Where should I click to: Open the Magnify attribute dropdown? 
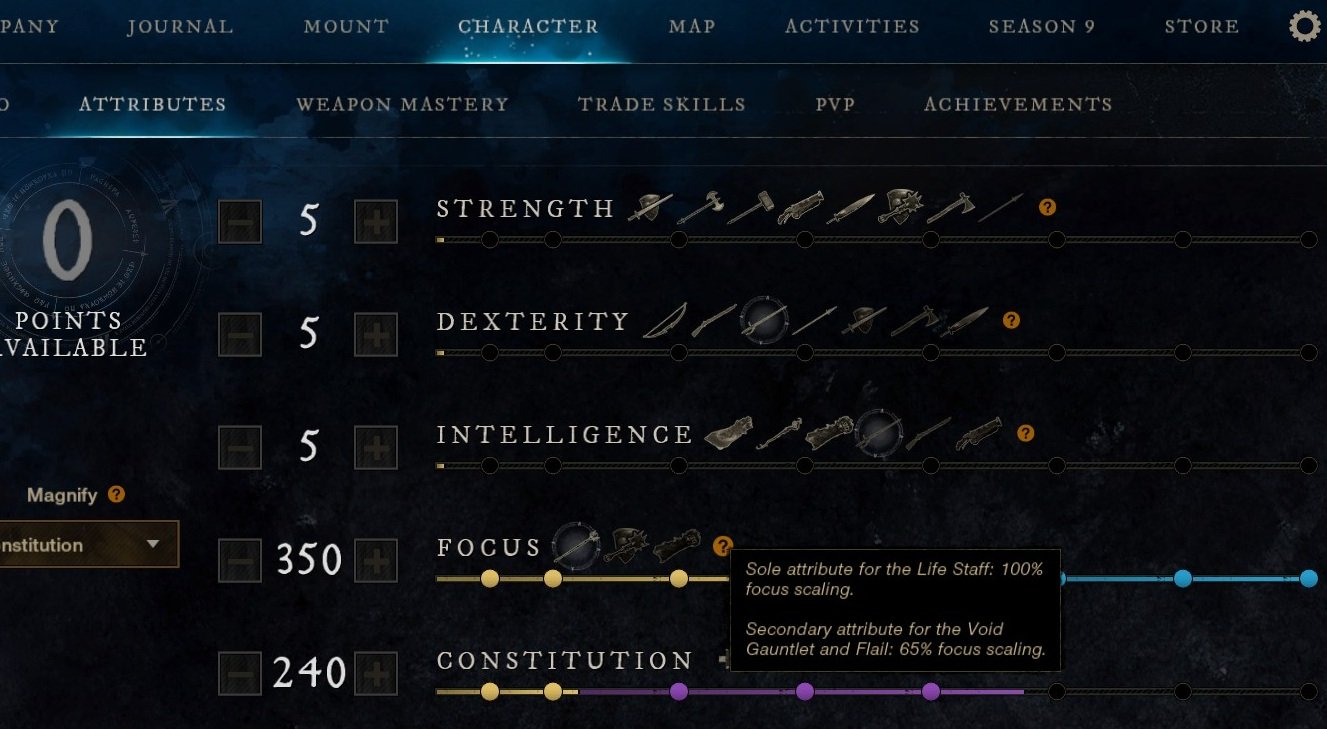point(88,545)
